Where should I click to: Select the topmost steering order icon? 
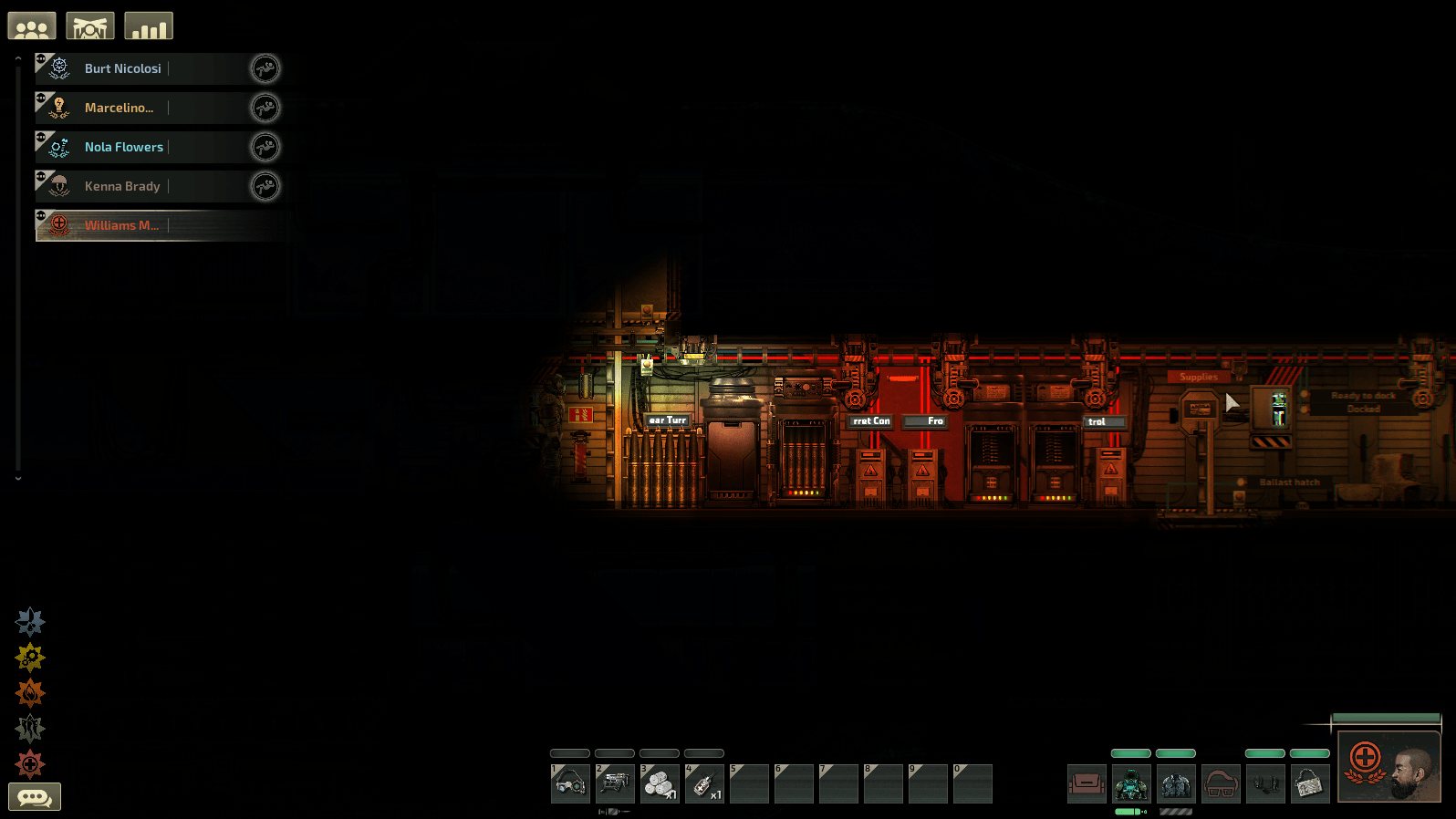point(30,622)
